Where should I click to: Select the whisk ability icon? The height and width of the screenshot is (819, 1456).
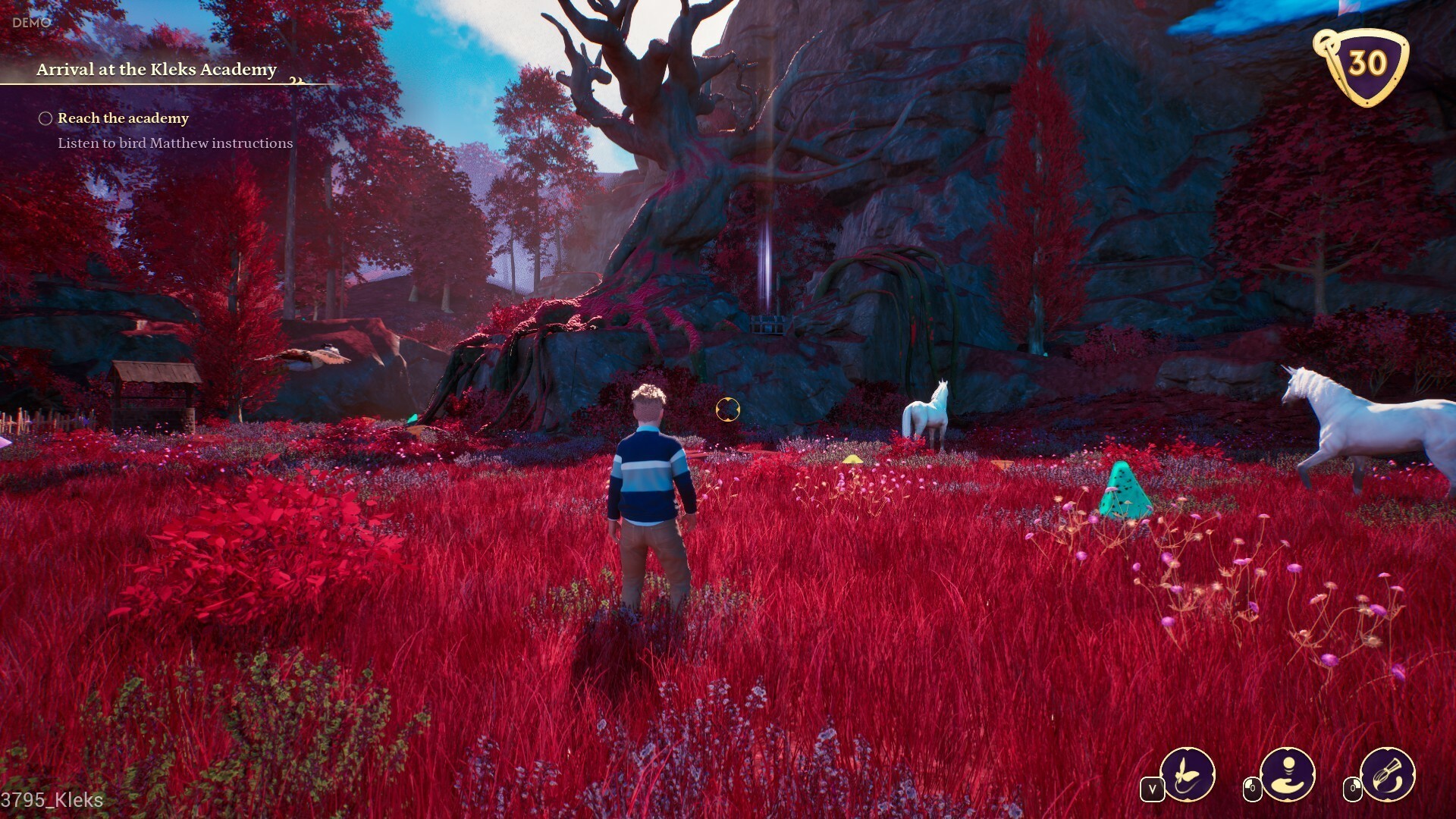click(1387, 774)
